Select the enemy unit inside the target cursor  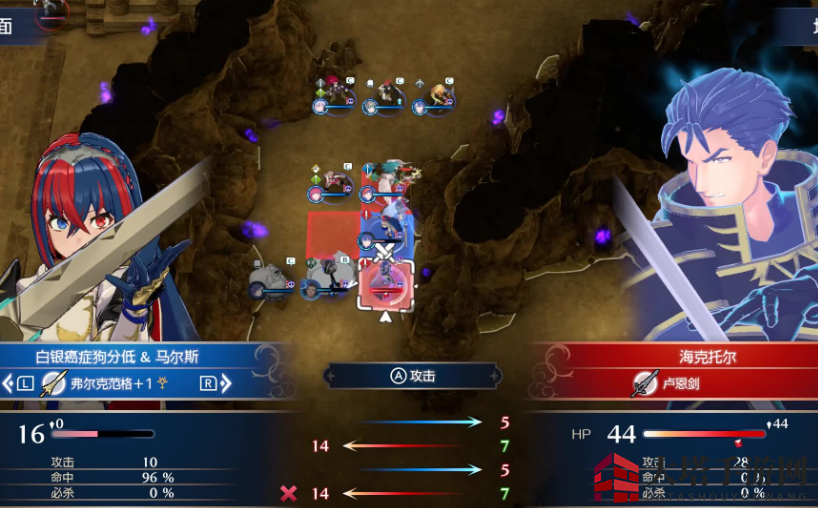(384, 285)
